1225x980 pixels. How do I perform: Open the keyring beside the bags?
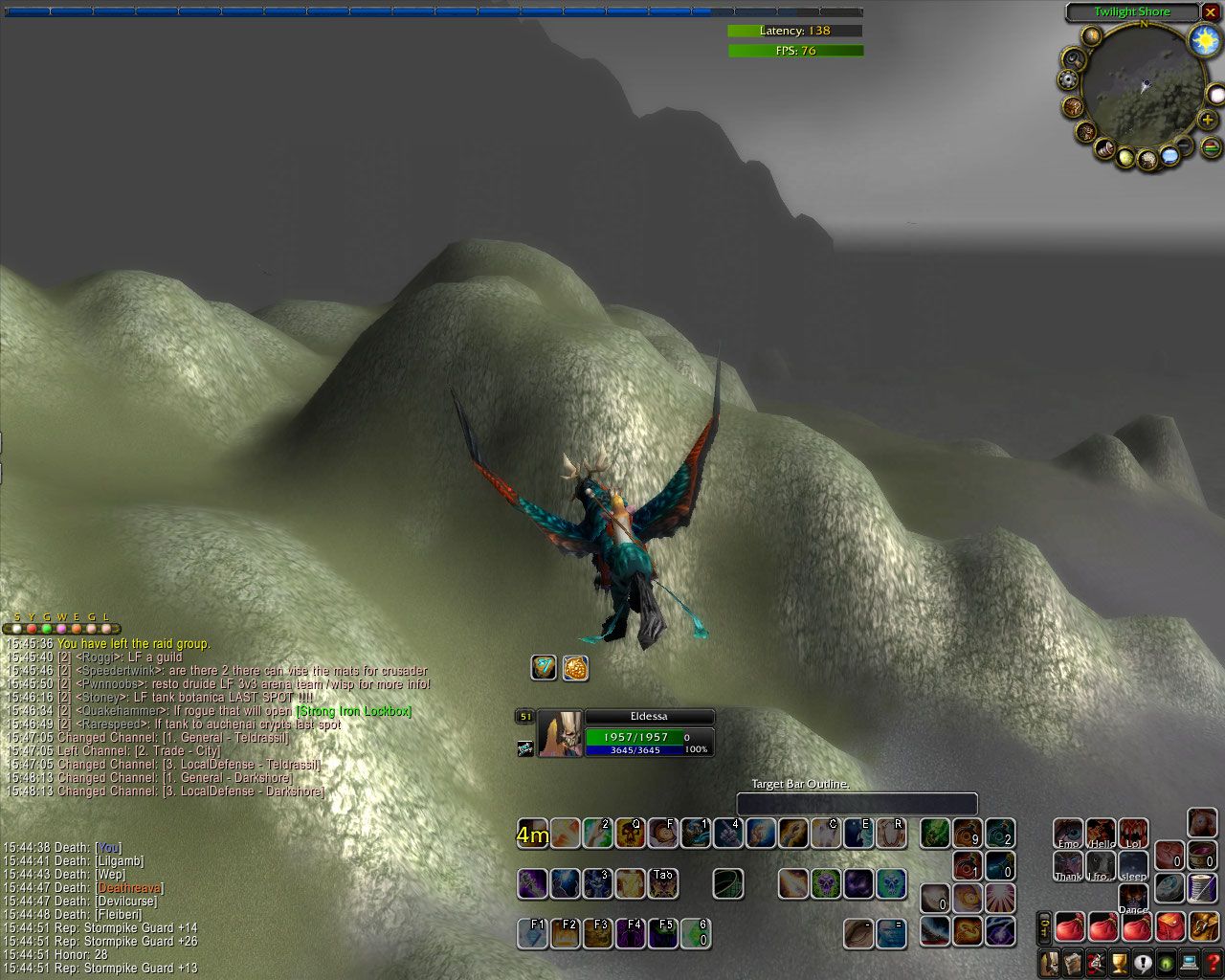[x=1045, y=927]
